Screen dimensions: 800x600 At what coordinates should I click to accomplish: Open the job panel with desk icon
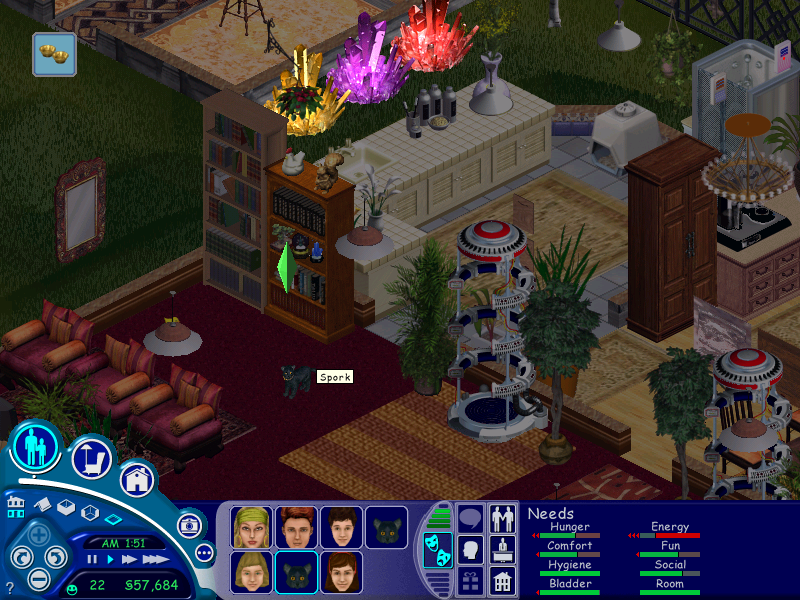[503, 548]
